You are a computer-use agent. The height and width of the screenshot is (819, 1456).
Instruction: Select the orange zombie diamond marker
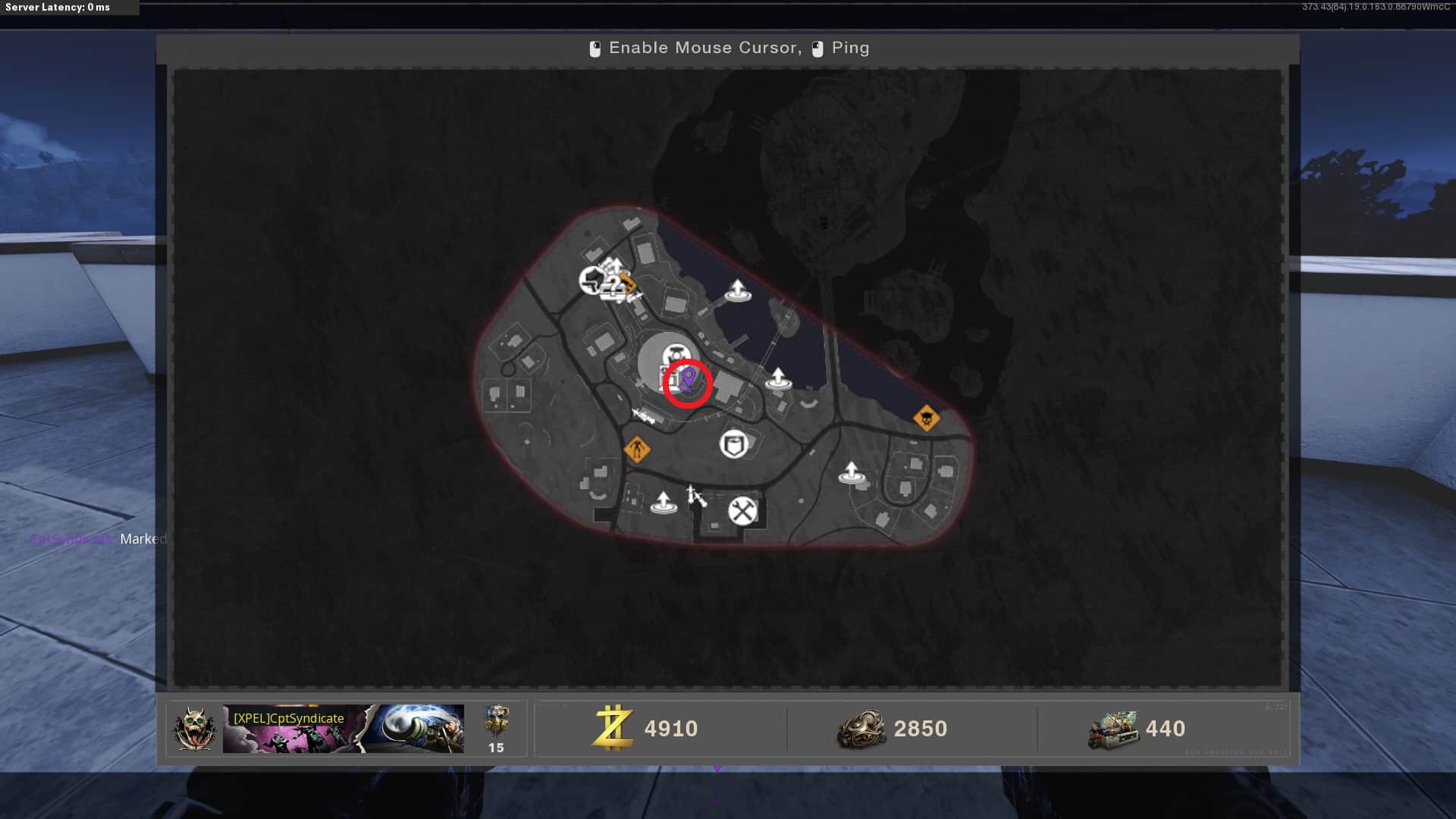[x=636, y=449]
